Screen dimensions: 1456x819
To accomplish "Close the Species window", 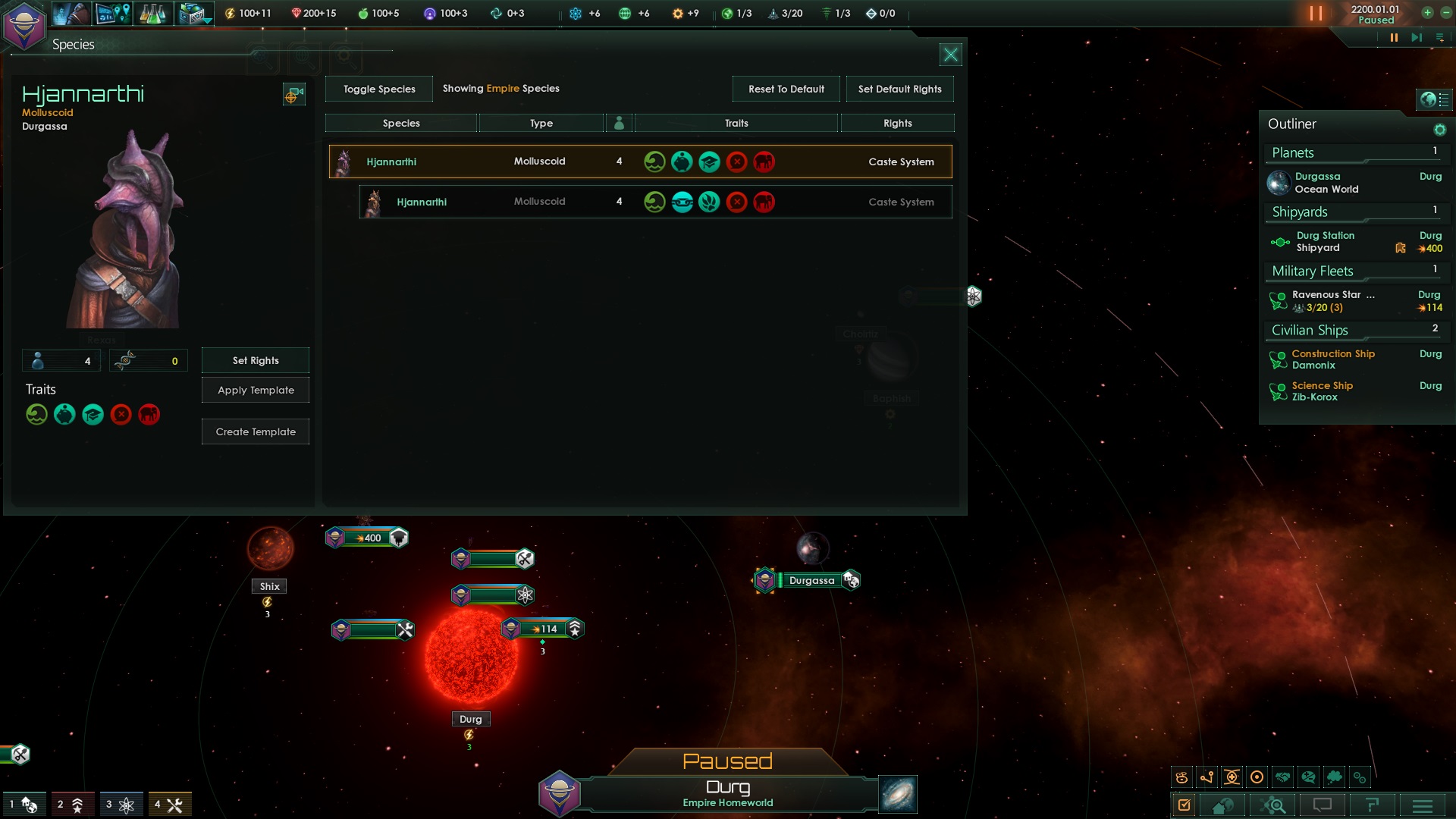I will pyautogui.click(x=950, y=55).
